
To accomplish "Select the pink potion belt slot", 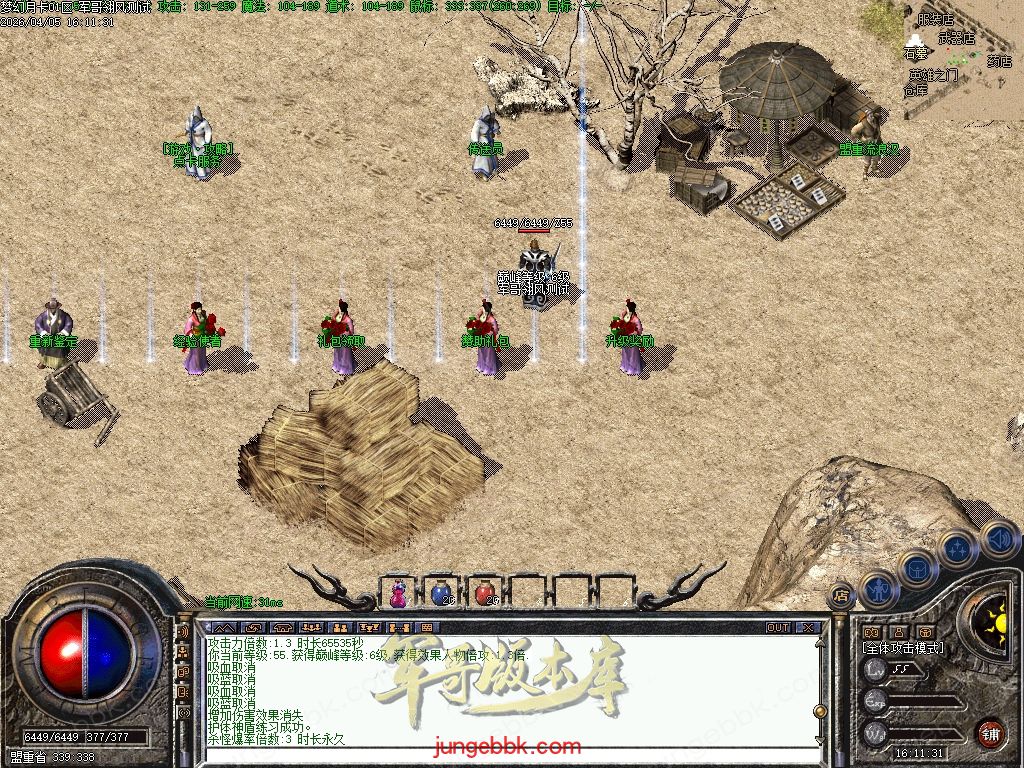I will (x=399, y=593).
